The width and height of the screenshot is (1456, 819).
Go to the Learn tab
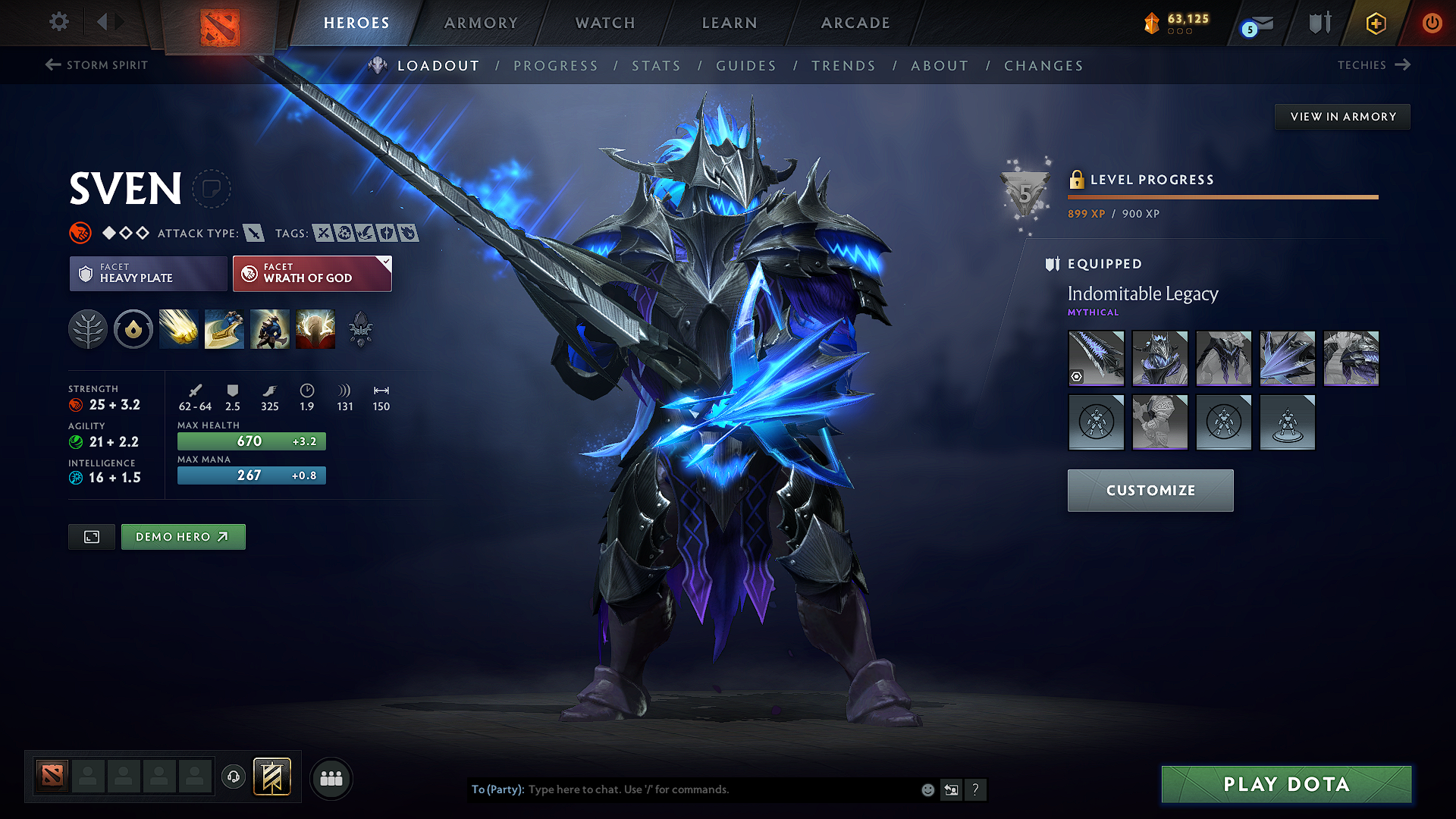coord(730,23)
